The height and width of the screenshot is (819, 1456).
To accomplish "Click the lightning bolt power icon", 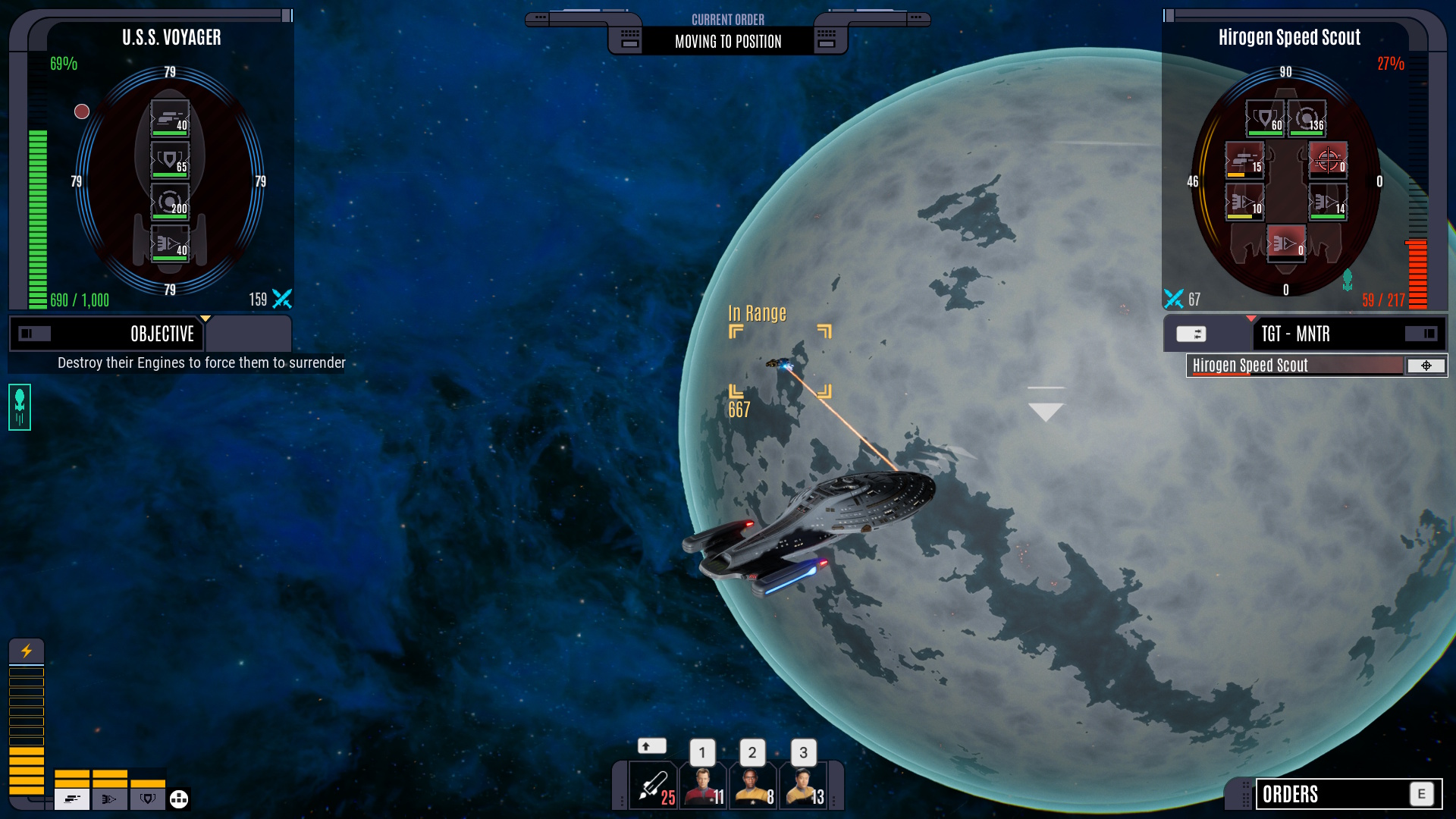I will [27, 651].
